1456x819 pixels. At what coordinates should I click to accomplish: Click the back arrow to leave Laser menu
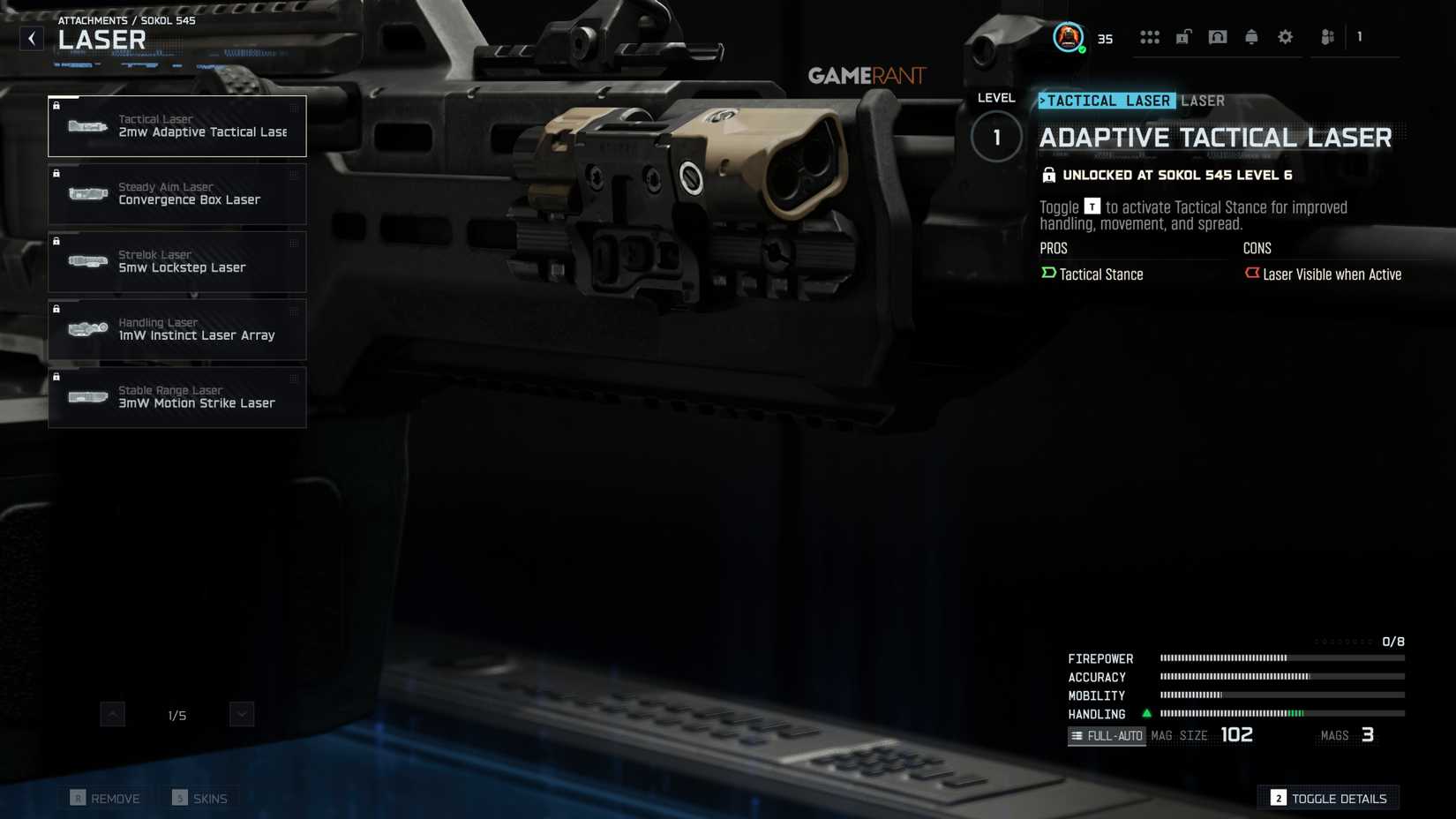32,38
